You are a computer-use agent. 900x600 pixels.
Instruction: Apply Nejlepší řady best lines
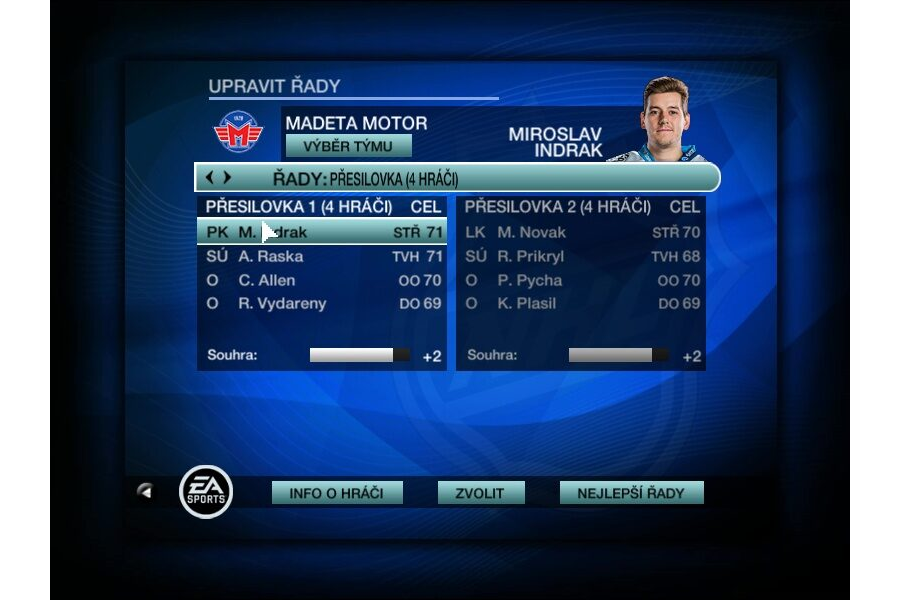point(631,493)
